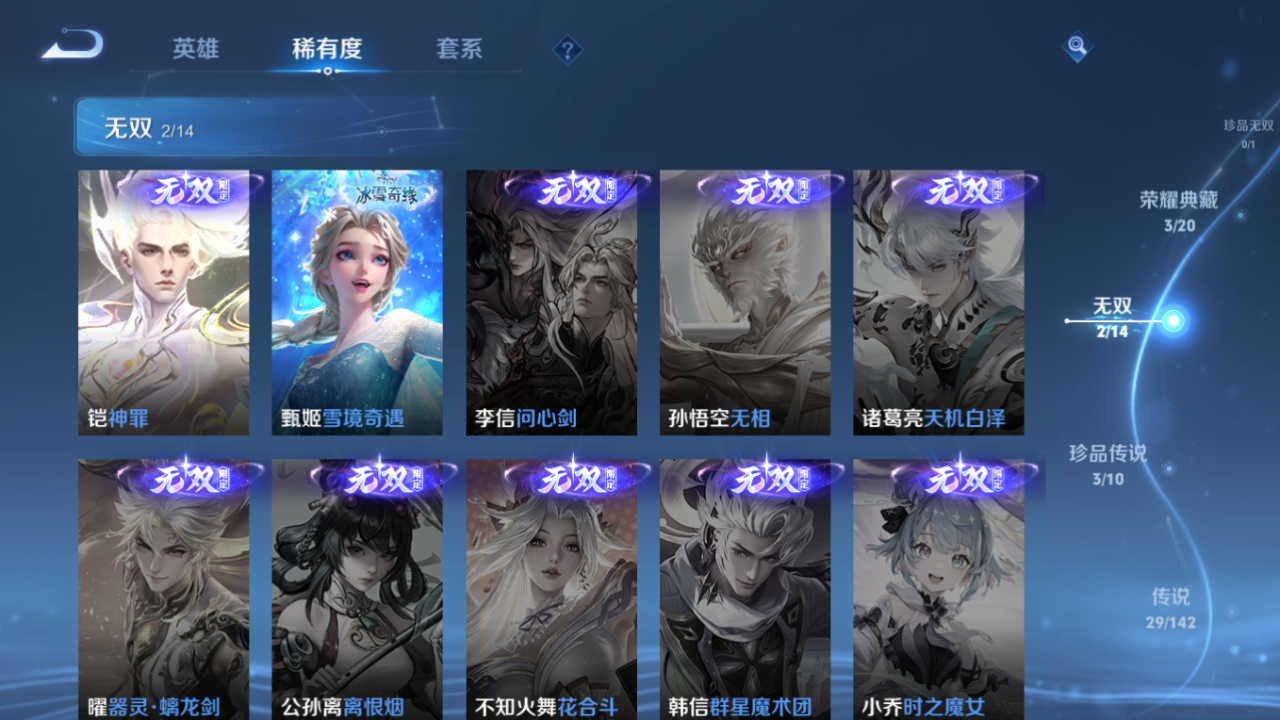The height and width of the screenshot is (720, 1280).
Task: View the 孙悟空 无相 skin
Action: pos(745,300)
